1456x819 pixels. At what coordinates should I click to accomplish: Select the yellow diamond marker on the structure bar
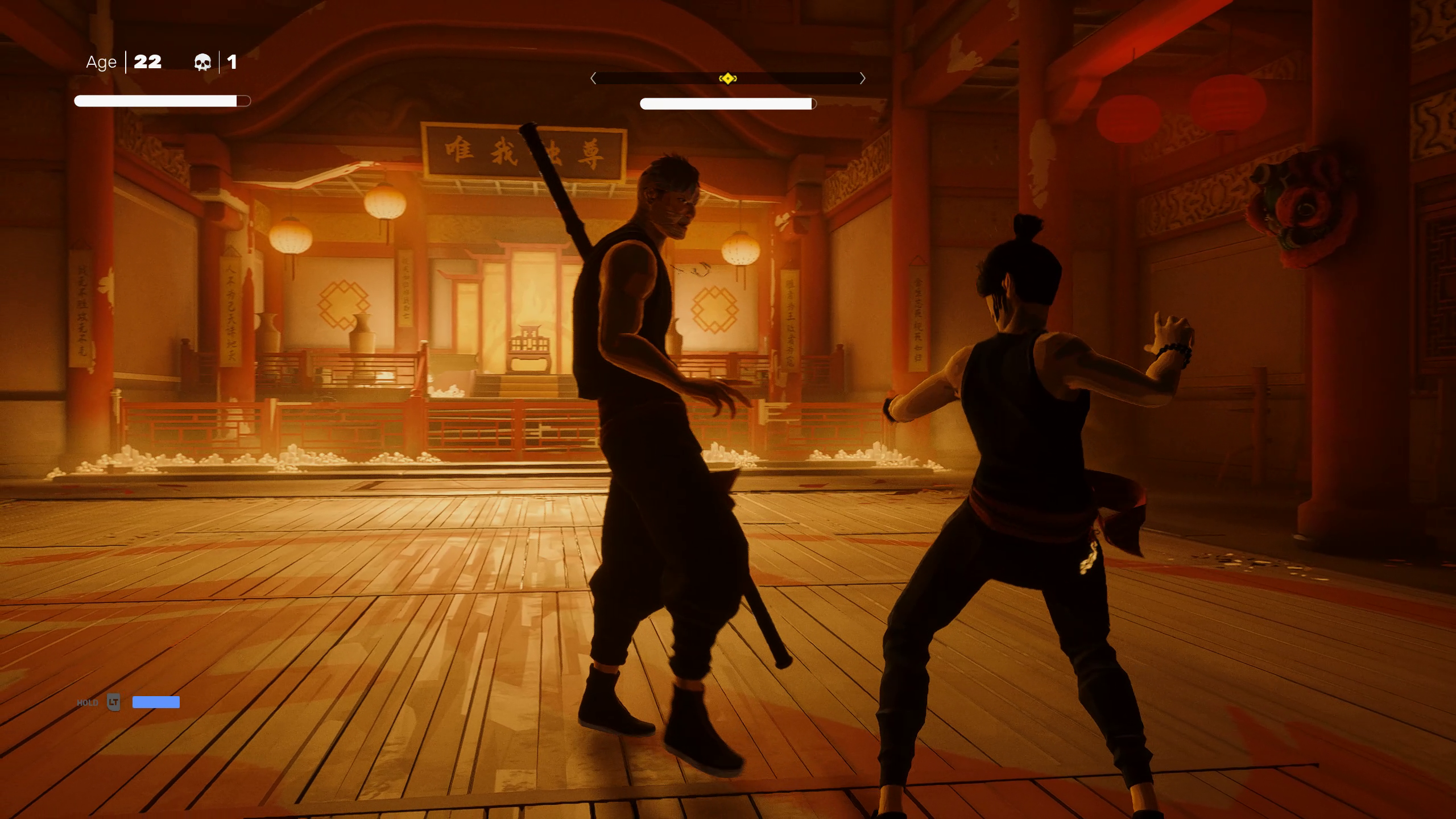coord(728,79)
